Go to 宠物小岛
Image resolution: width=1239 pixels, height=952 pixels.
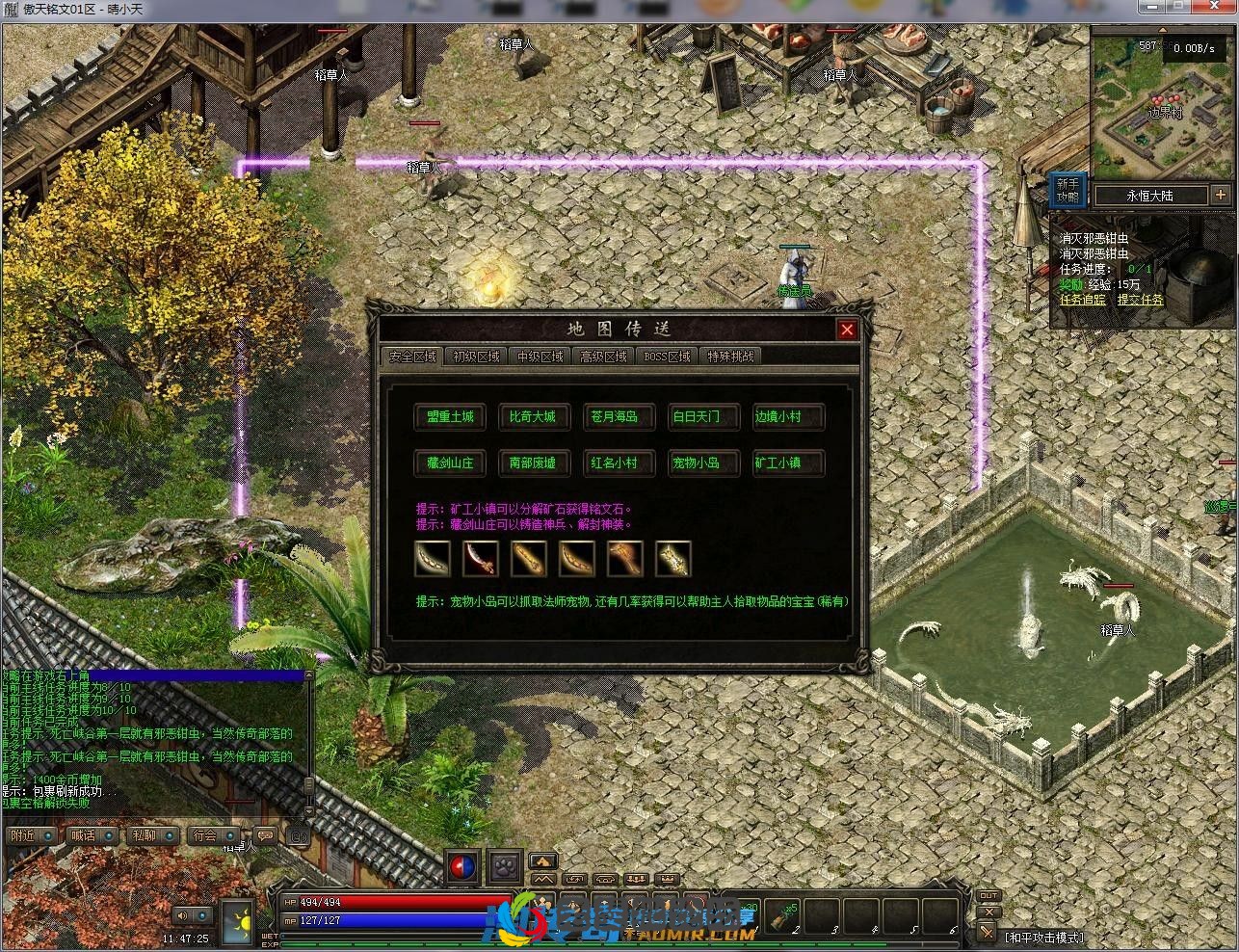click(x=696, y=463)
